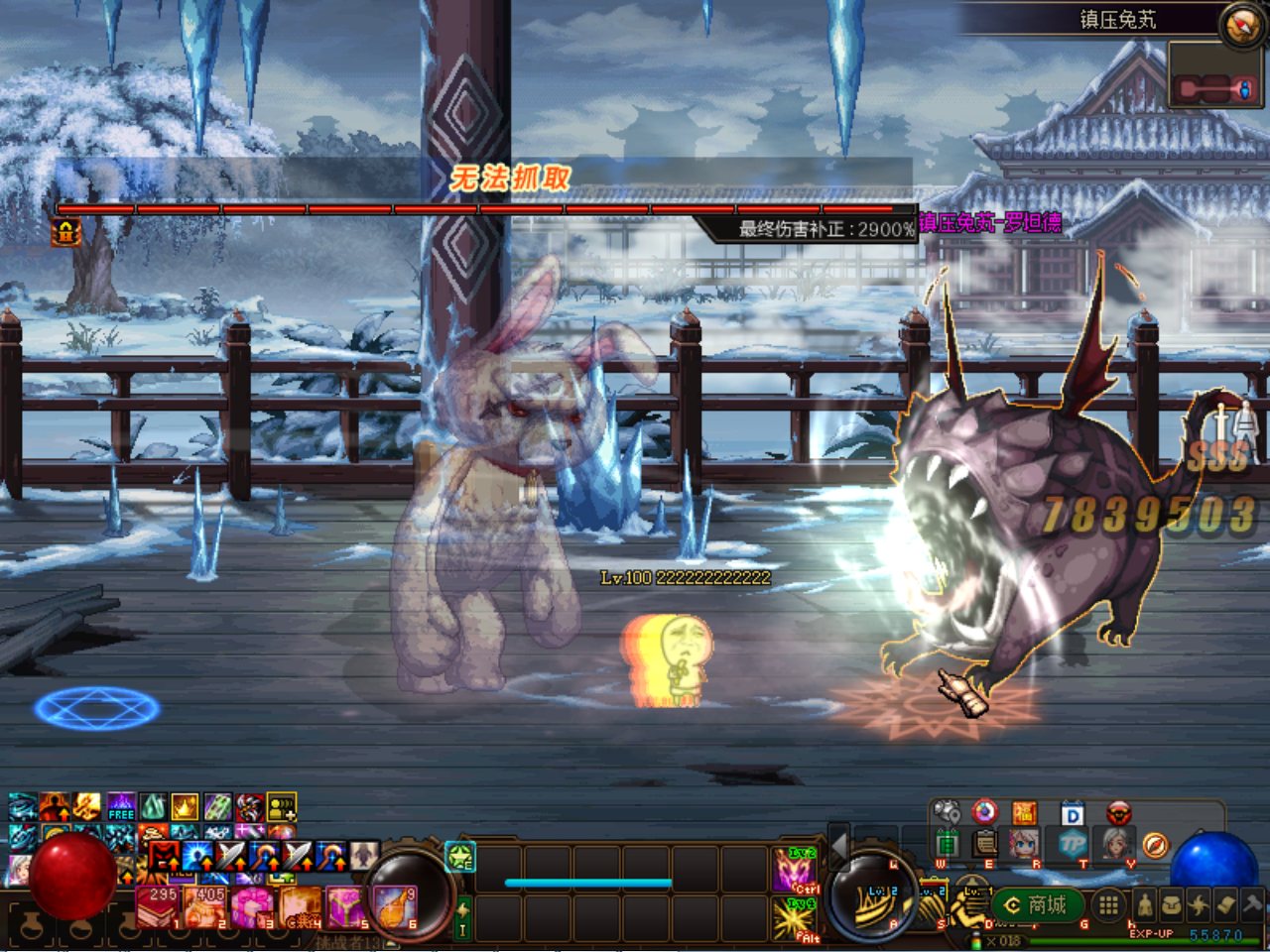Image resolution: width=1270 pixels, height=952 pixels.
Task: Open the quest clipboard icon (E shortcut)
Action: 984,844
